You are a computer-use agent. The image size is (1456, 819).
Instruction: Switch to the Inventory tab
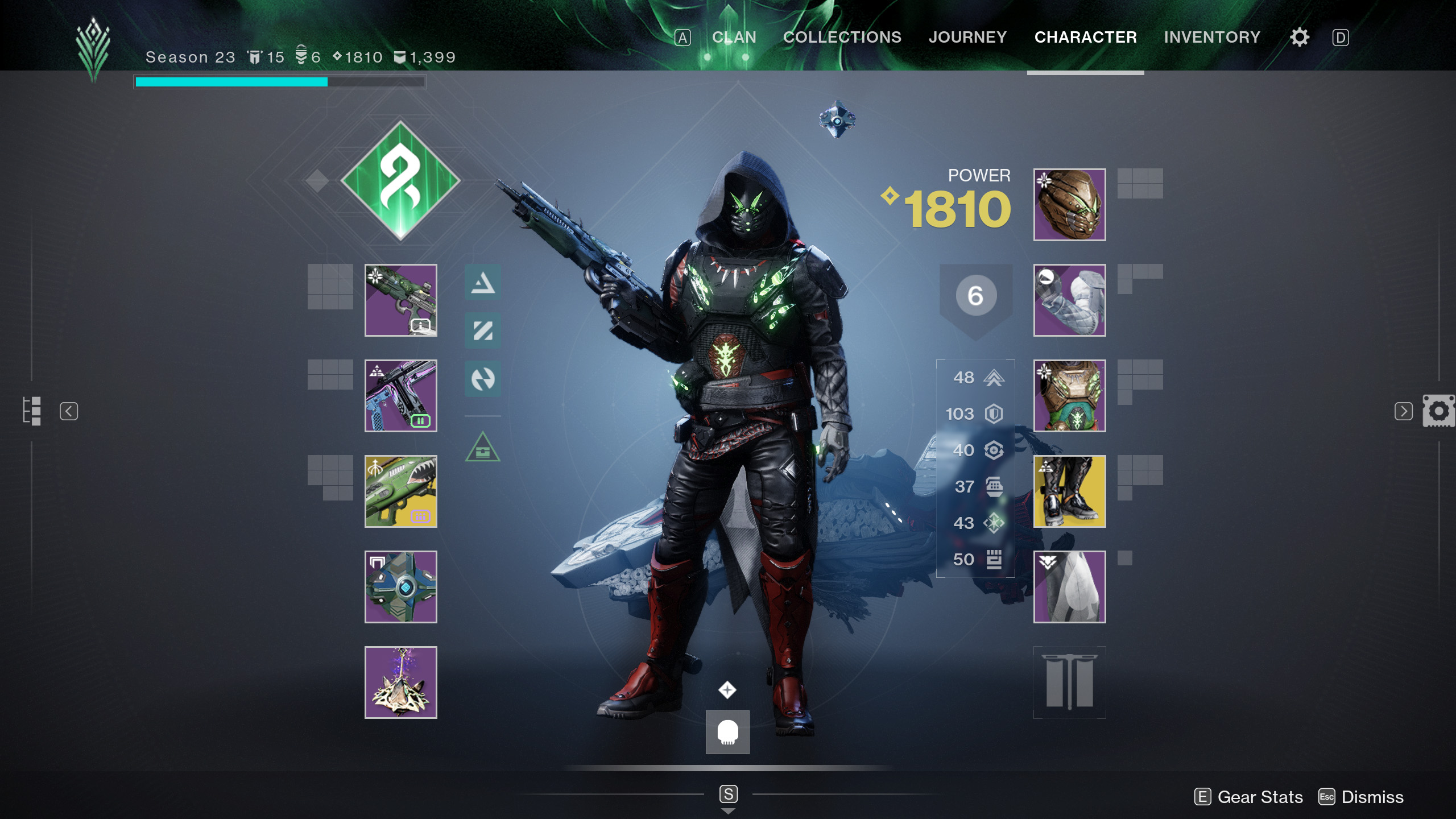(1213, 37)
